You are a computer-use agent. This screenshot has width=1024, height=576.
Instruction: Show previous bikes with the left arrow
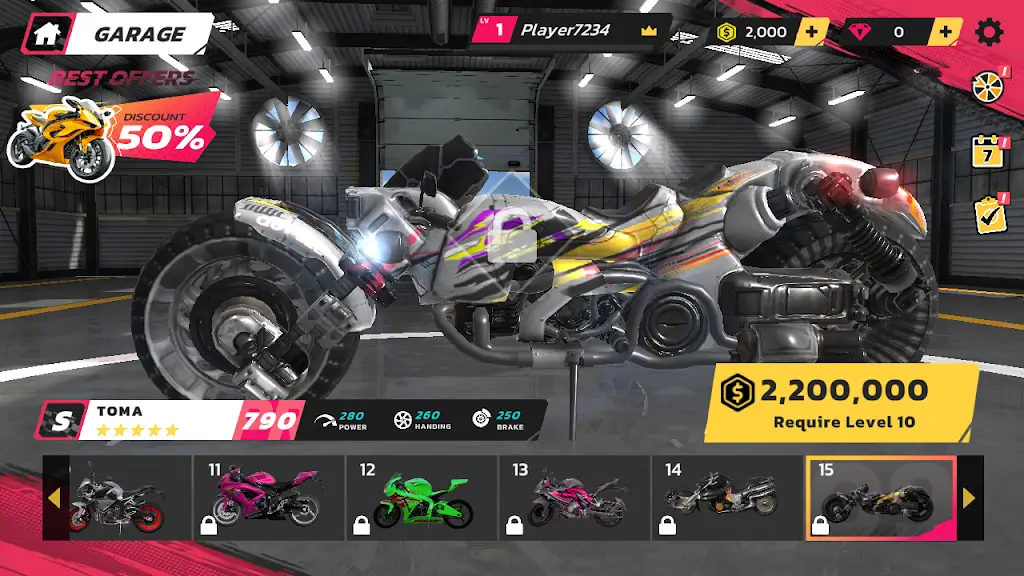tap(55, 498)
